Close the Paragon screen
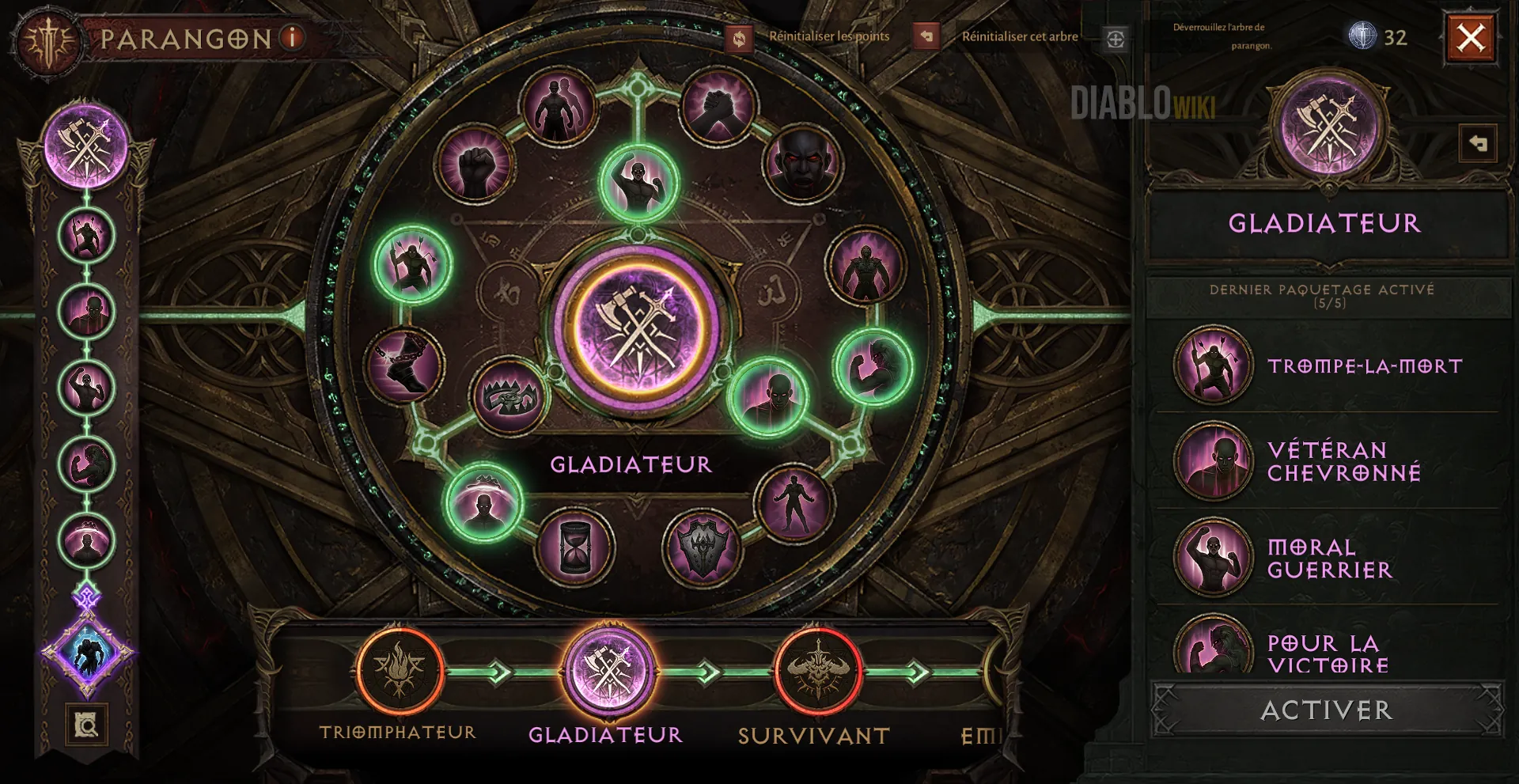The width and height of the screenshot is (1519, 784). [1471, 38]
